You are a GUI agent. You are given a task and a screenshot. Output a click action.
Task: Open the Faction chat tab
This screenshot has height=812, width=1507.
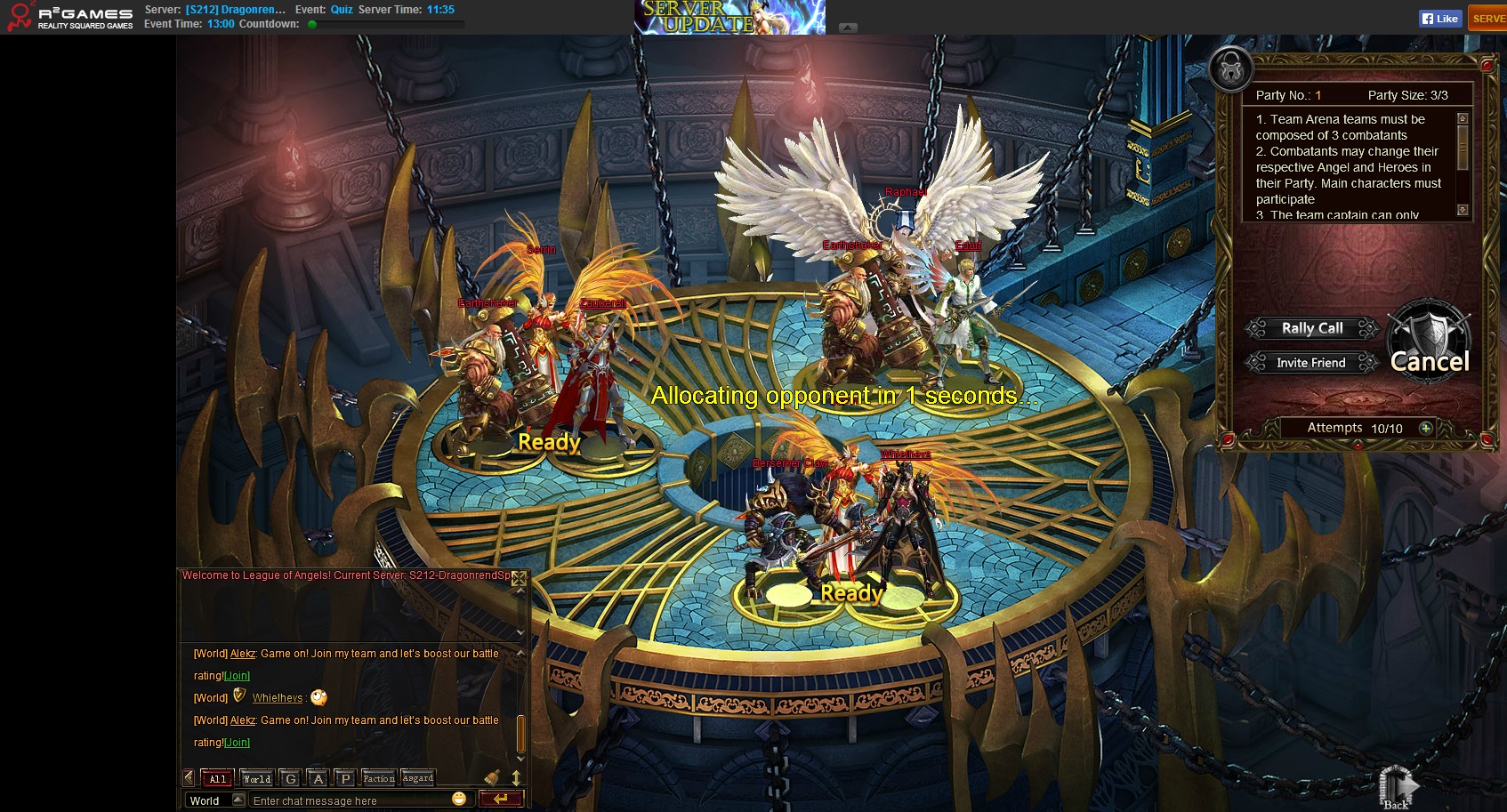(x=379, y=778)
